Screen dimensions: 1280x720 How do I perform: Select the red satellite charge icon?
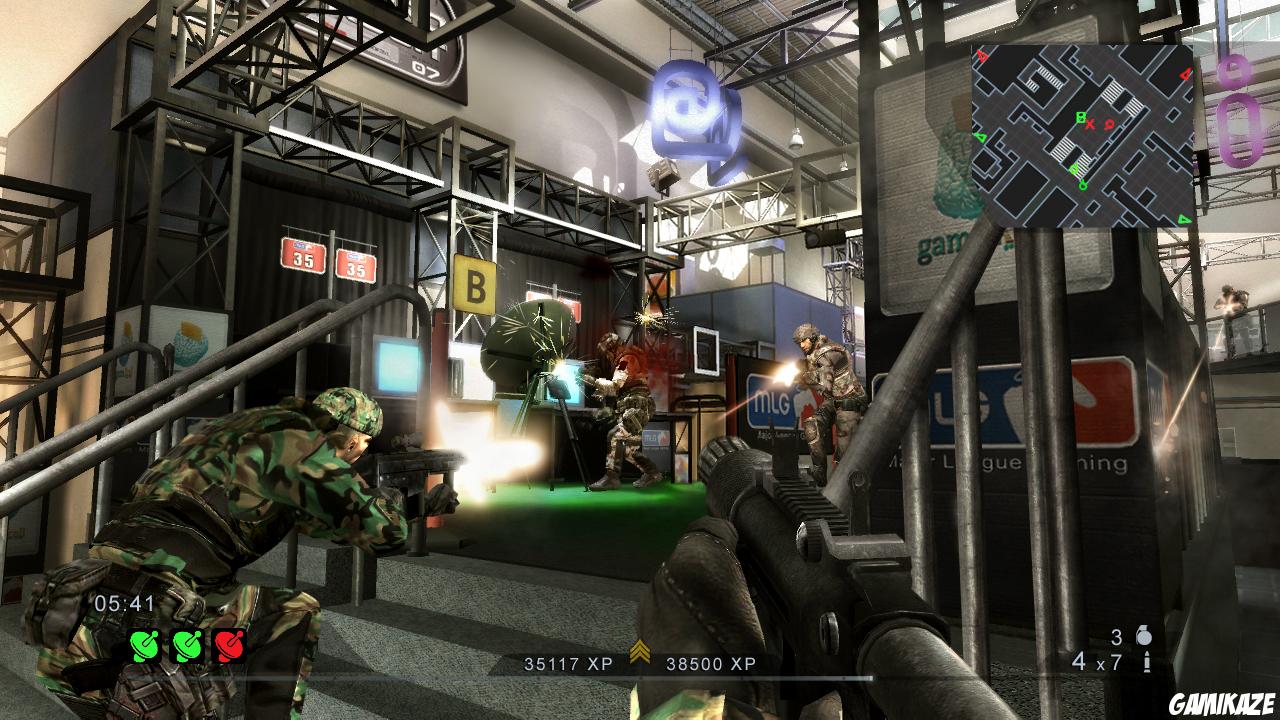pyautogui.click(x=230, y=646)
